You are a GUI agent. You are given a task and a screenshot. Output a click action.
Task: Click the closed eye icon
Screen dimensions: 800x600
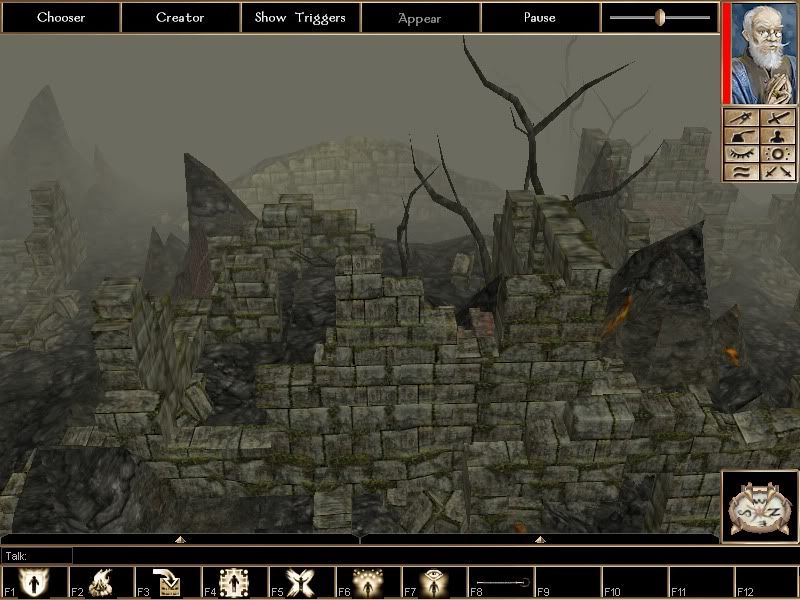tap(742, 154)
